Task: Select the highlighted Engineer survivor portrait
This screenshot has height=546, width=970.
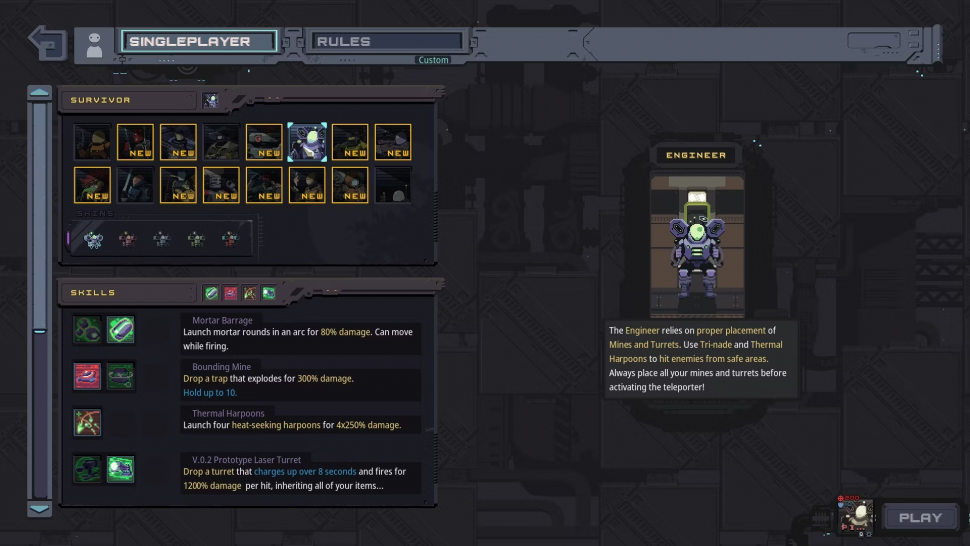Action: (307, 142)
